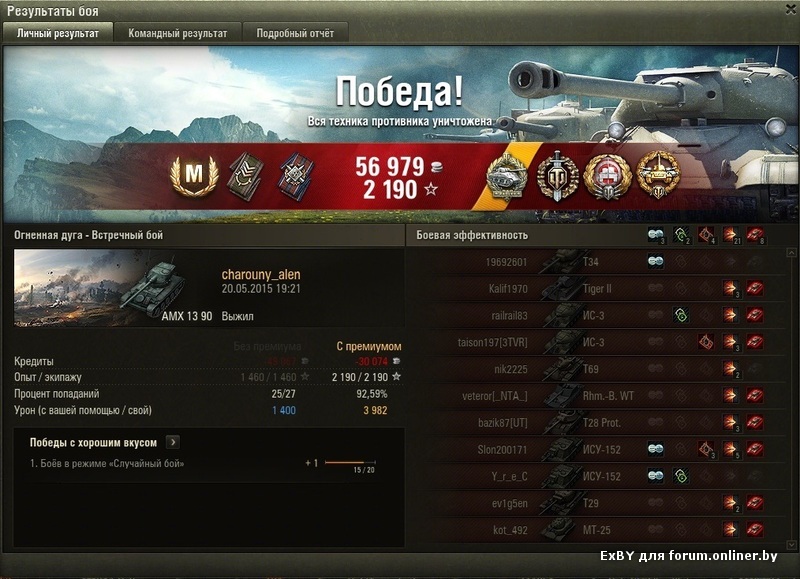Choose the ev1g5en T29 row
Viewport: 800px width, 579px height.
598,503
